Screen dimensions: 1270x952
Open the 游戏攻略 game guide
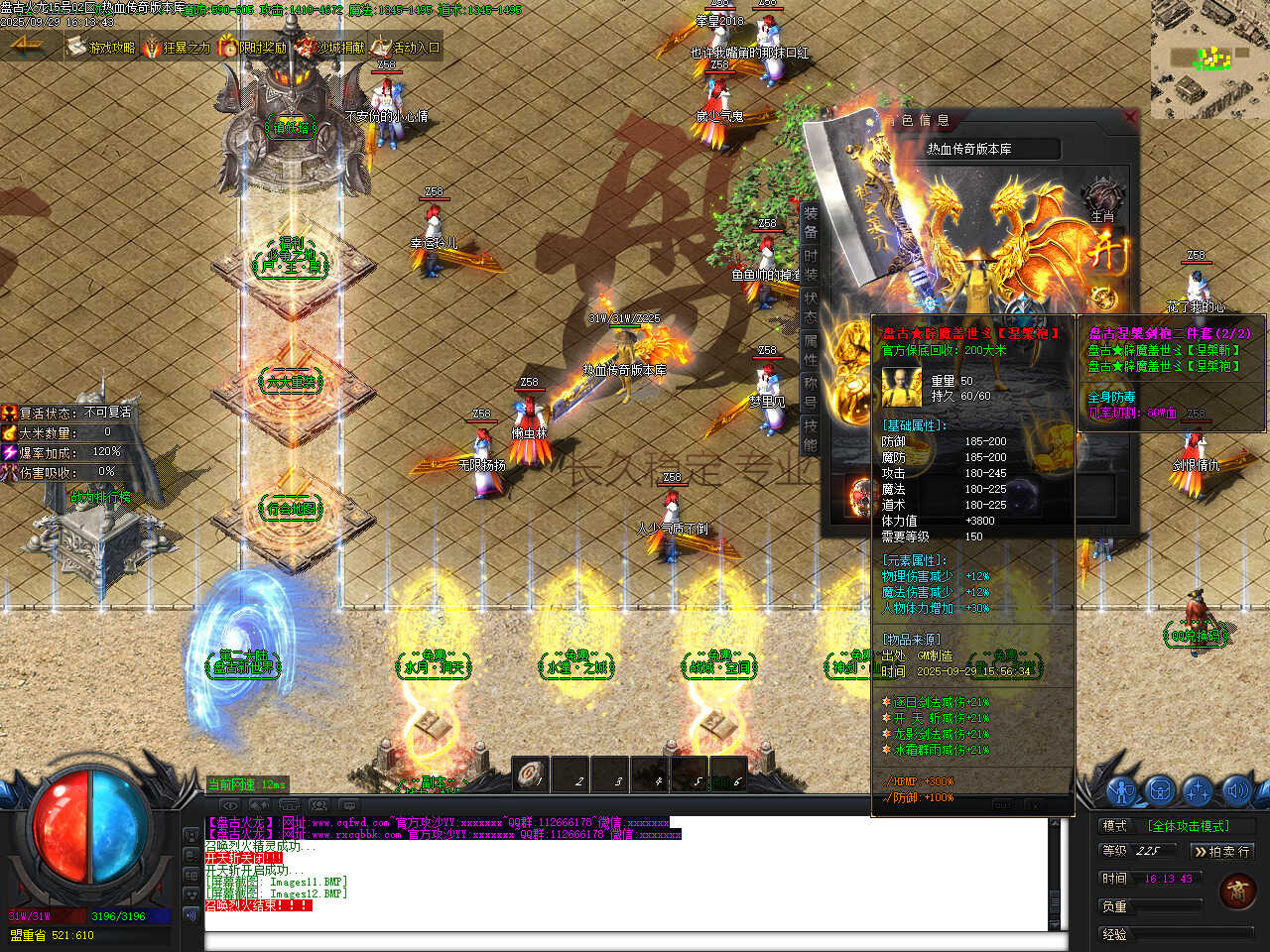(x=100, y=47)
